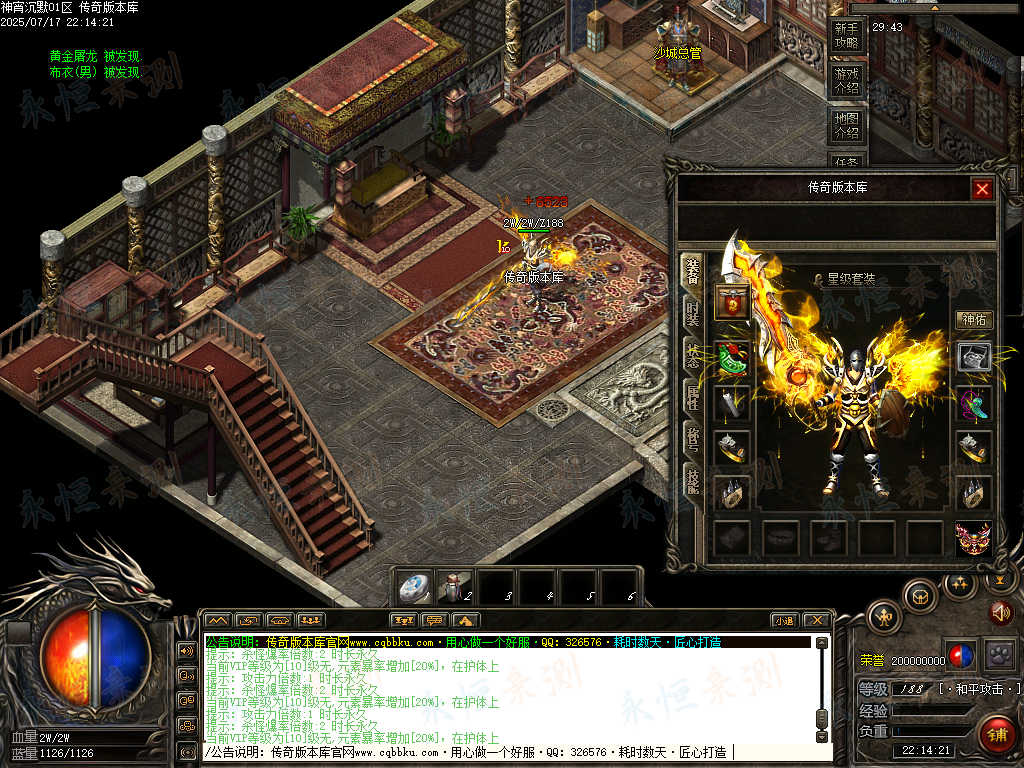
Task: Close the character equipment panel
Action: [x=982, y=189]
